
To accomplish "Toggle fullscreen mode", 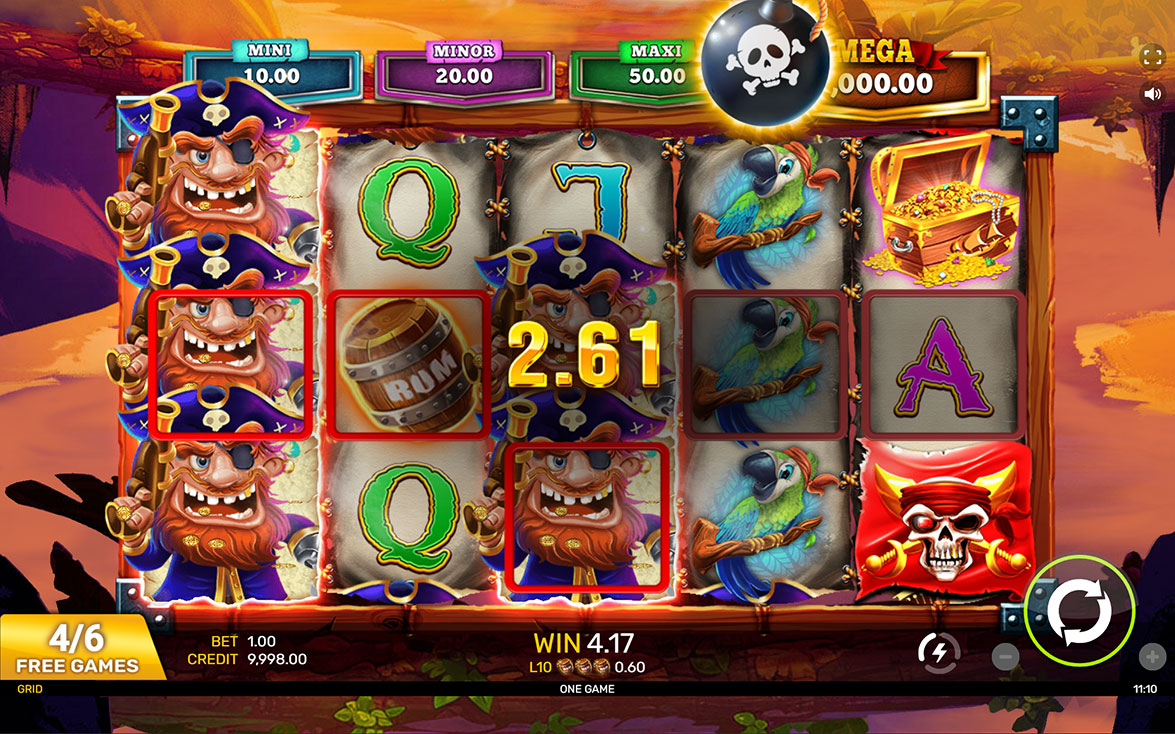I will click(1151, 55).
